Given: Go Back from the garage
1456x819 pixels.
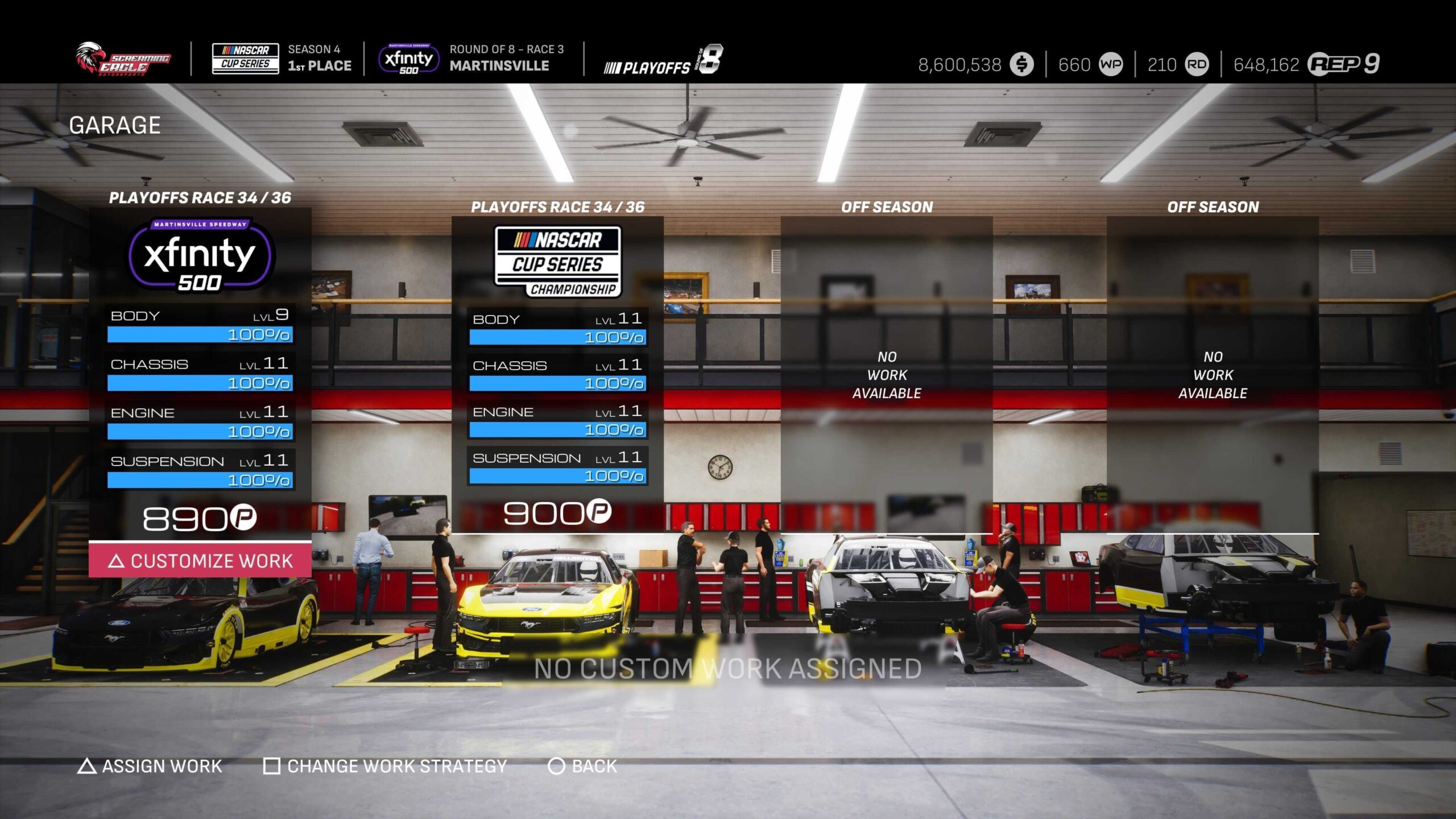Looking at the screenshot, I should pos(583,766).
